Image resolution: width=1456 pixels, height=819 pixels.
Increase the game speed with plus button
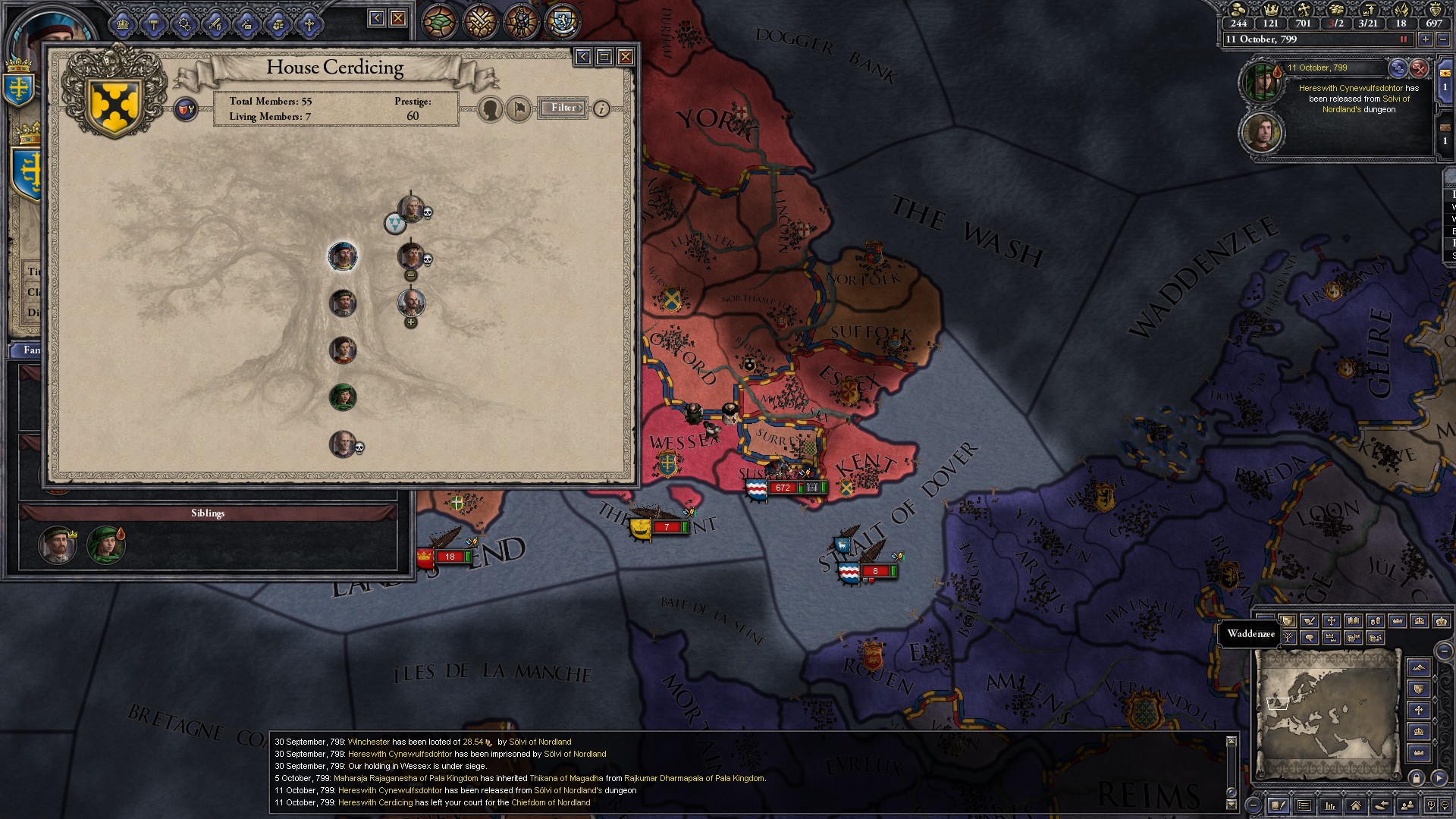tap(1426, 39)
